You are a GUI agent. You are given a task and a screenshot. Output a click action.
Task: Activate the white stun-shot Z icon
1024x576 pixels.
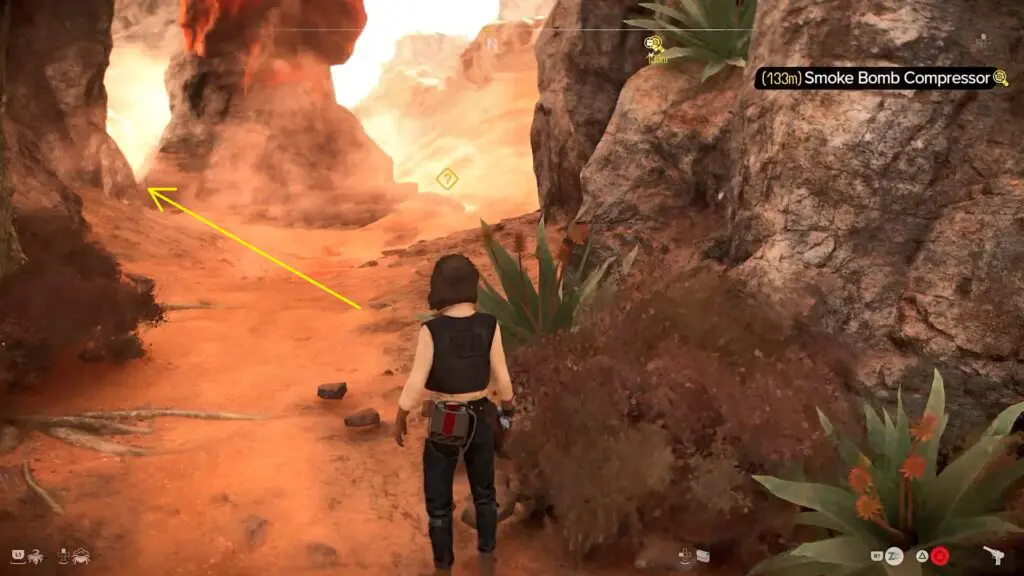tap(894, 556)
